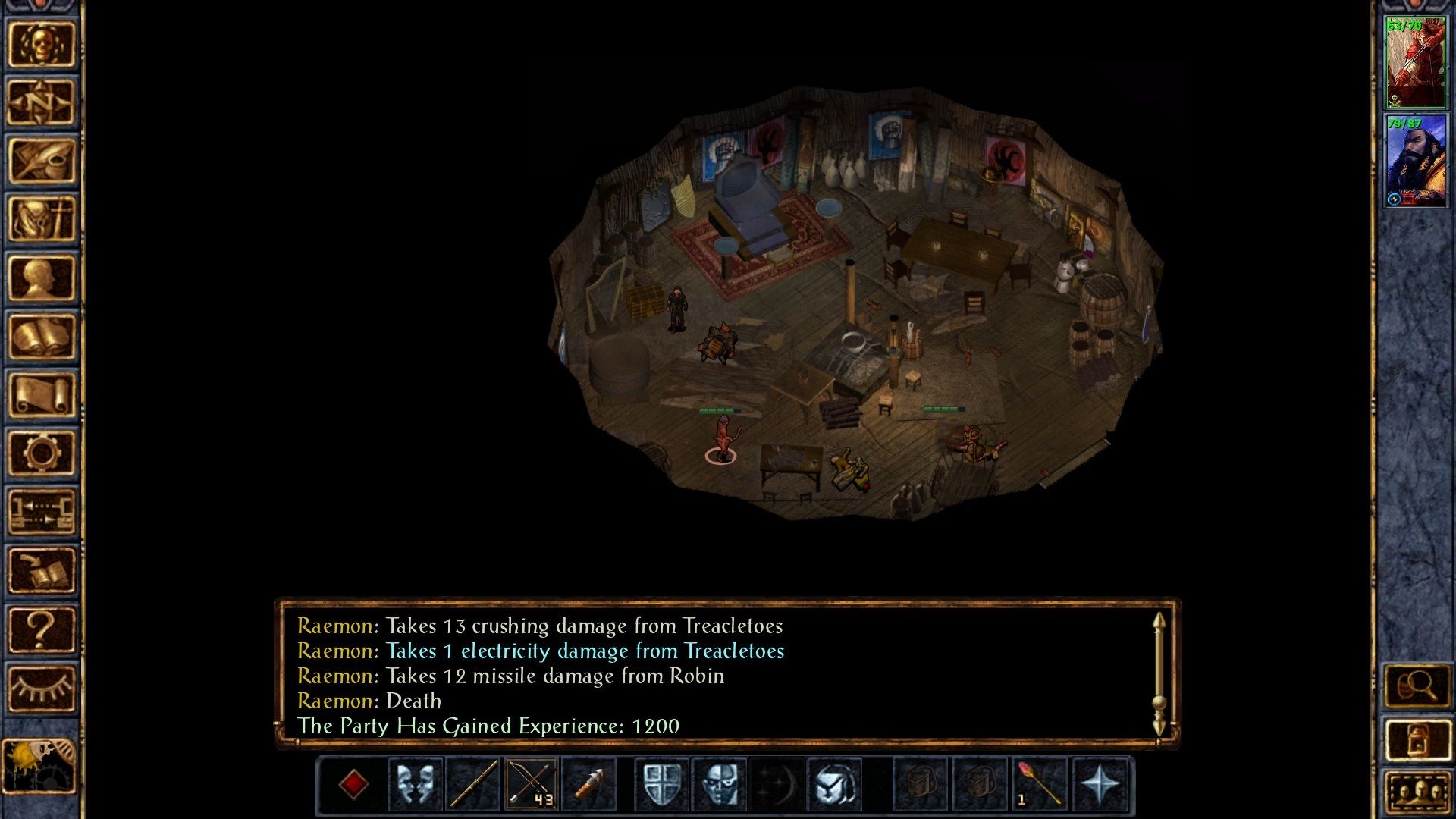
Task: Use the wand quick item slot
Action: click(1039, 784)
